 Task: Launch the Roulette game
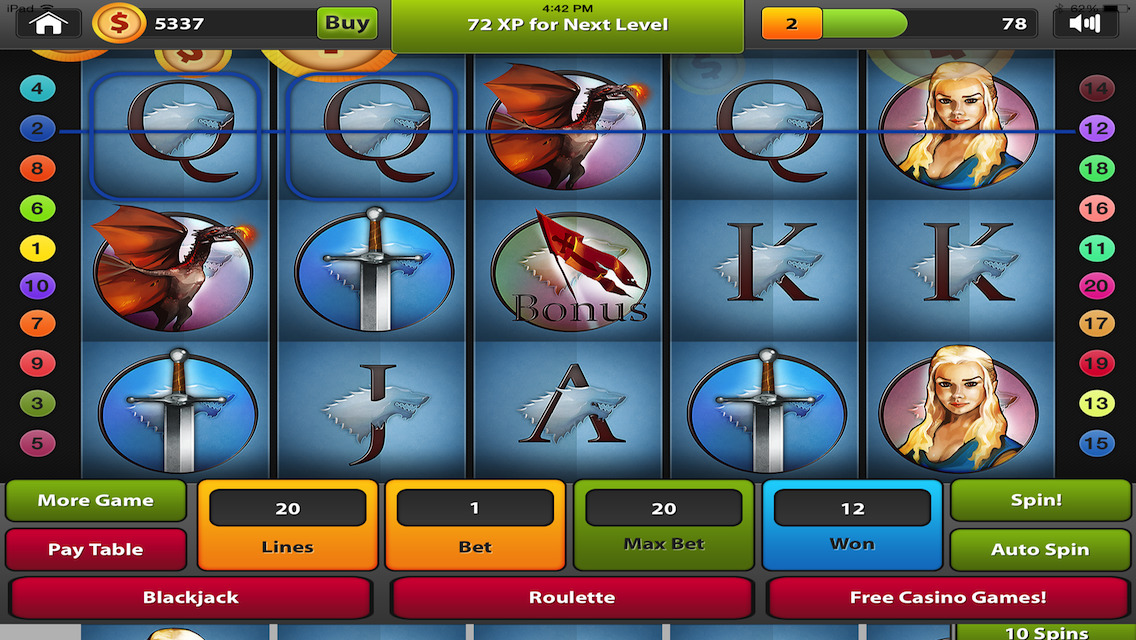(x=571, y=598)
